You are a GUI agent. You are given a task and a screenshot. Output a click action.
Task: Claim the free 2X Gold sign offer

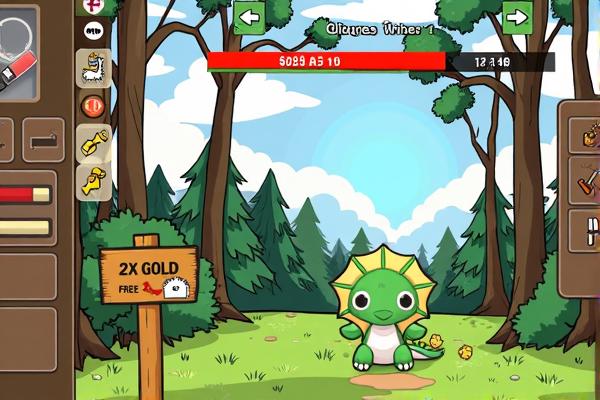(x=148, y=276)
